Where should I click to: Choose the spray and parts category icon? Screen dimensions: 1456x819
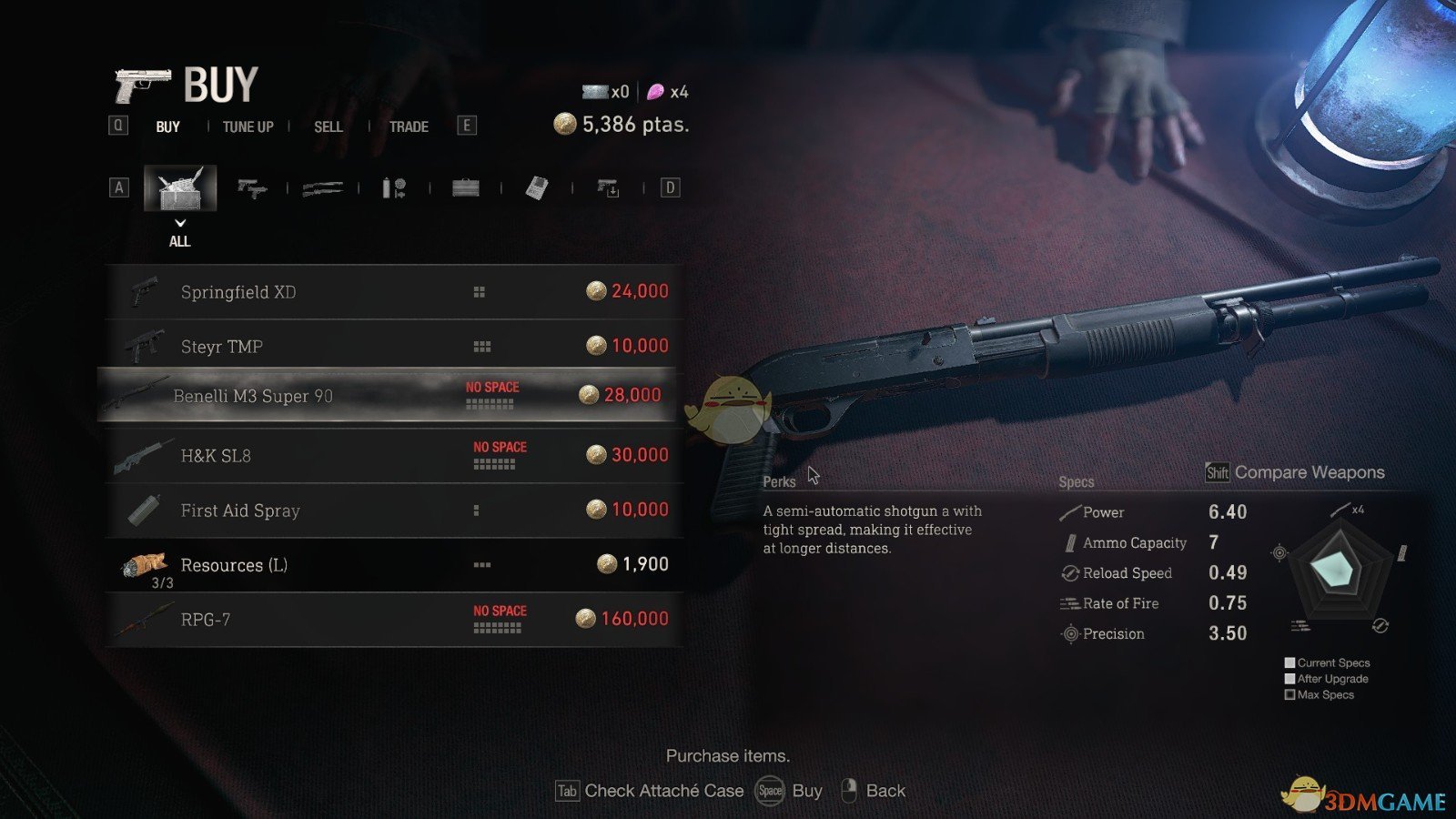[394, 188]
